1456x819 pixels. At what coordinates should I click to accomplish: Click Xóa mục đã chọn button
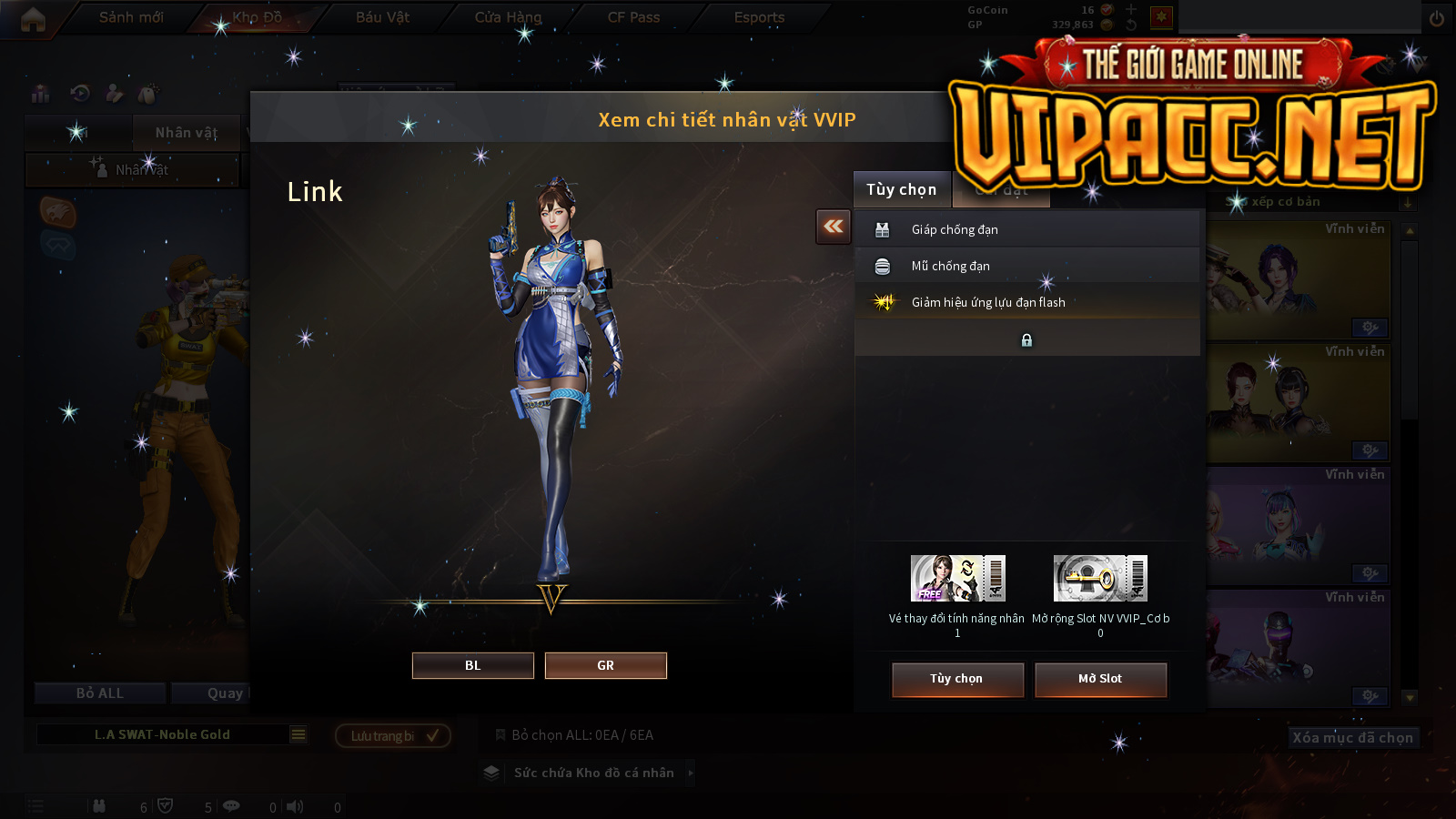pos(1353,737)
